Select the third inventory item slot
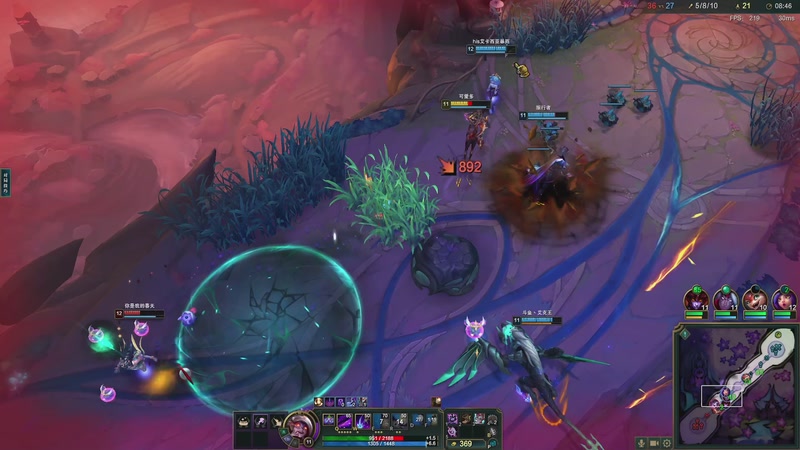This screenshot has width=800, height=450. click(x=480, y=419)
